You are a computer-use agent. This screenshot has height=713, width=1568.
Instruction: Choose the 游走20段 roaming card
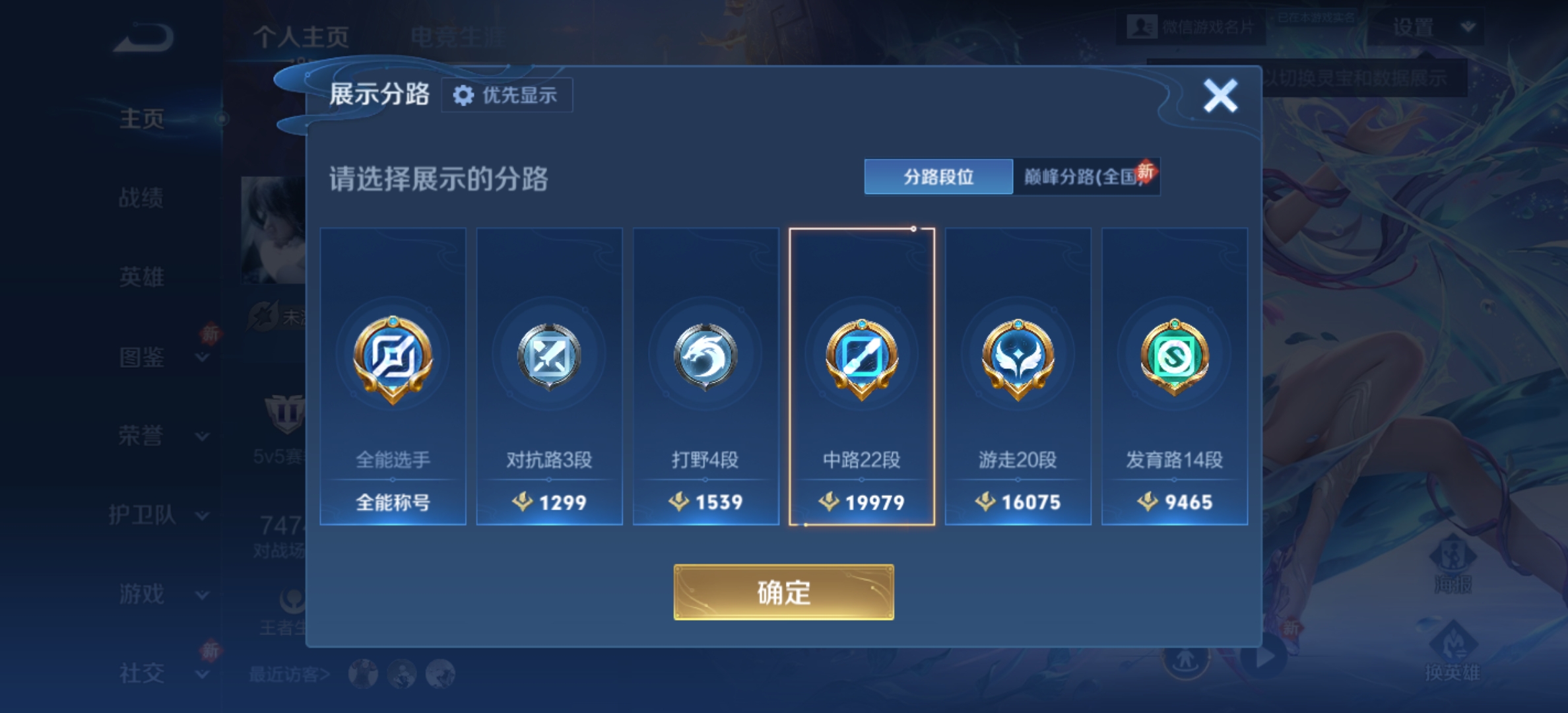pos(1018,376)
